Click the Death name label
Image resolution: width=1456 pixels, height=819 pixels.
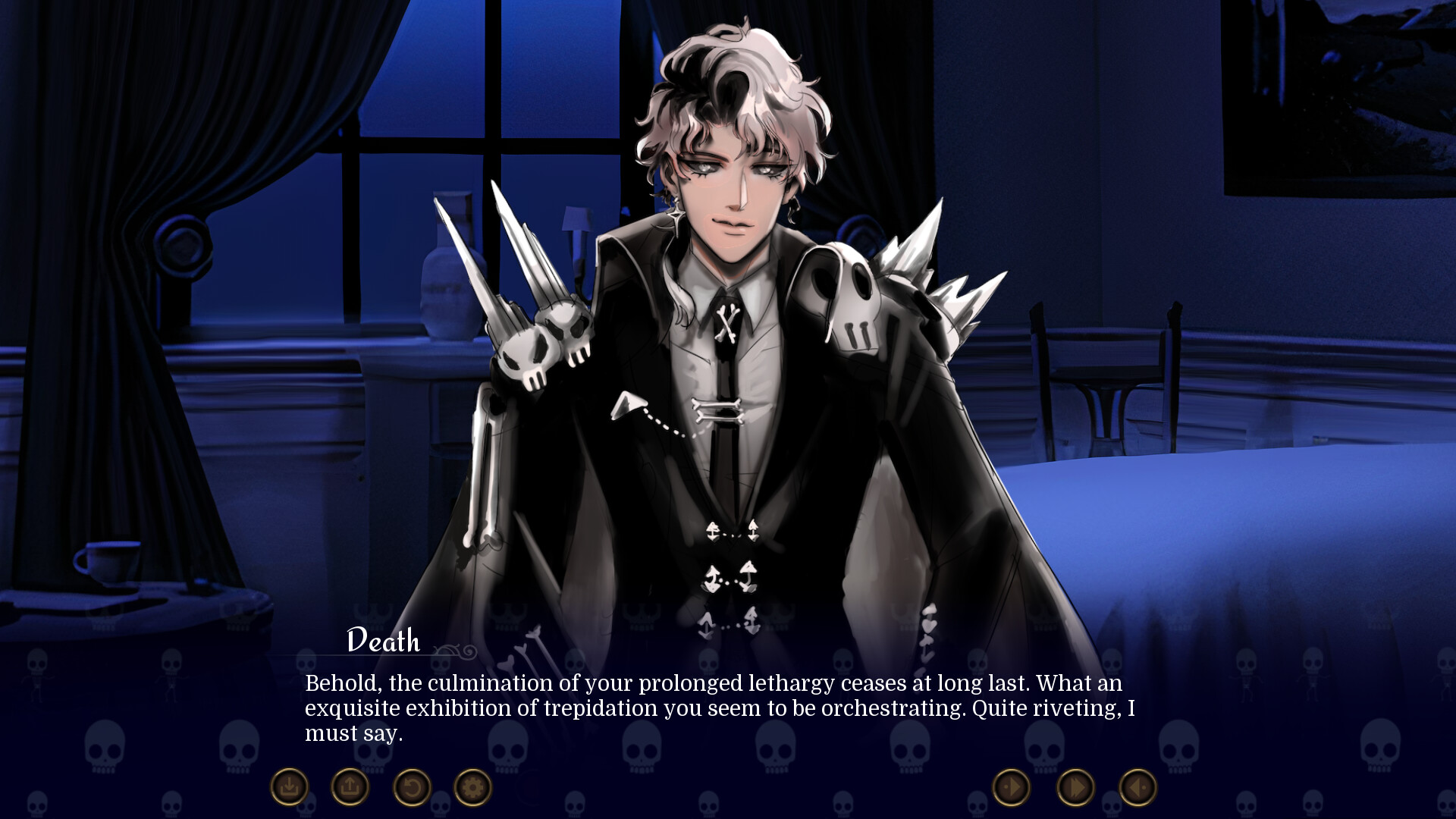pos(381,641)
